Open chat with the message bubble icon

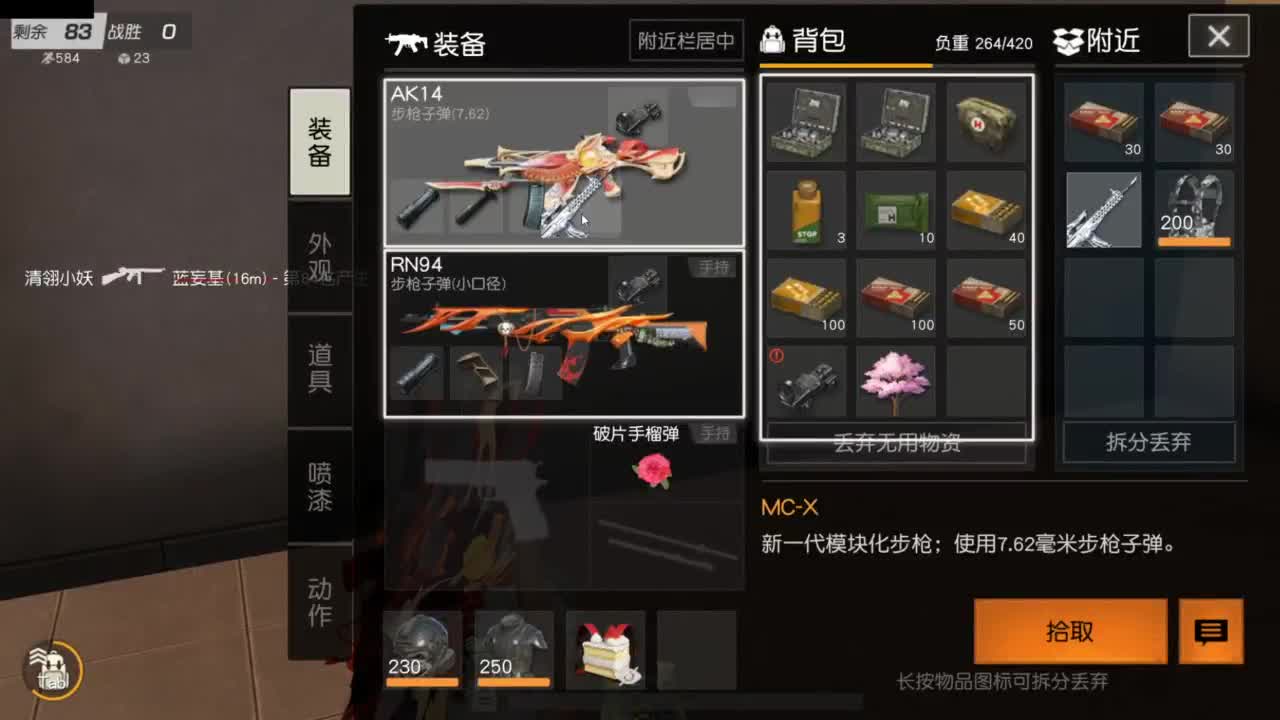(x=1211, y=632)
